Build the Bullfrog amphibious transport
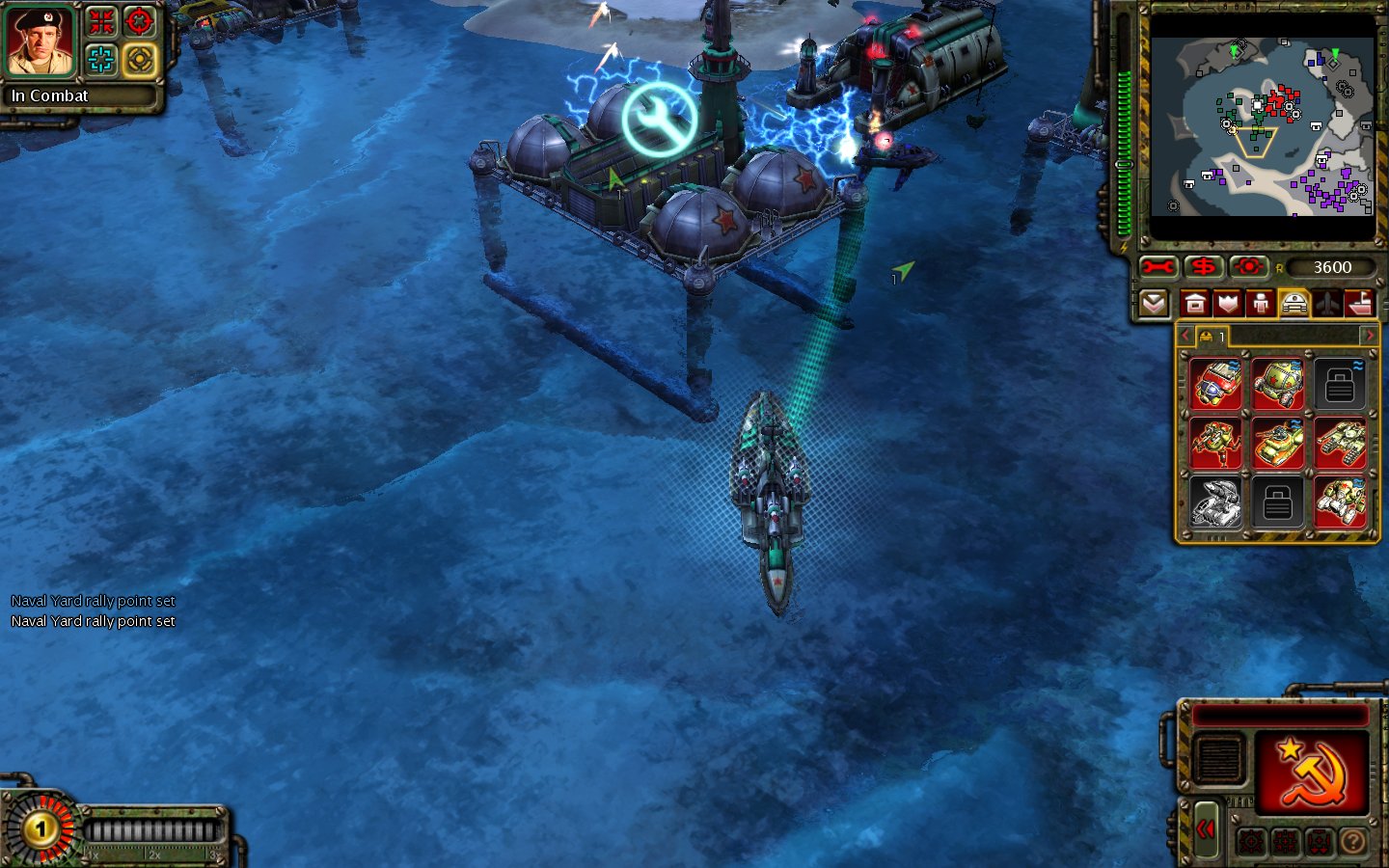Screen dimensions: 1389x868 coord(1278,443)
